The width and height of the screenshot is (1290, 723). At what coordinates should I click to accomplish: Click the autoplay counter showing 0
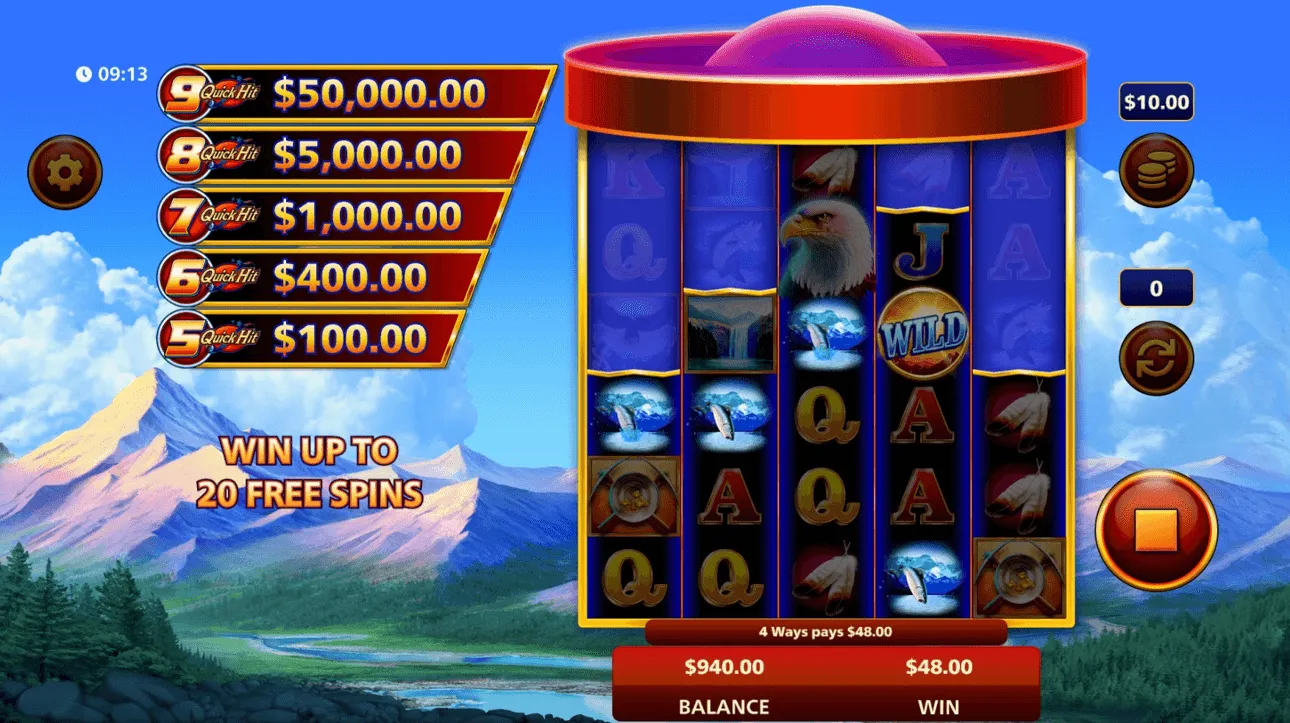(x=1157, y=287)
